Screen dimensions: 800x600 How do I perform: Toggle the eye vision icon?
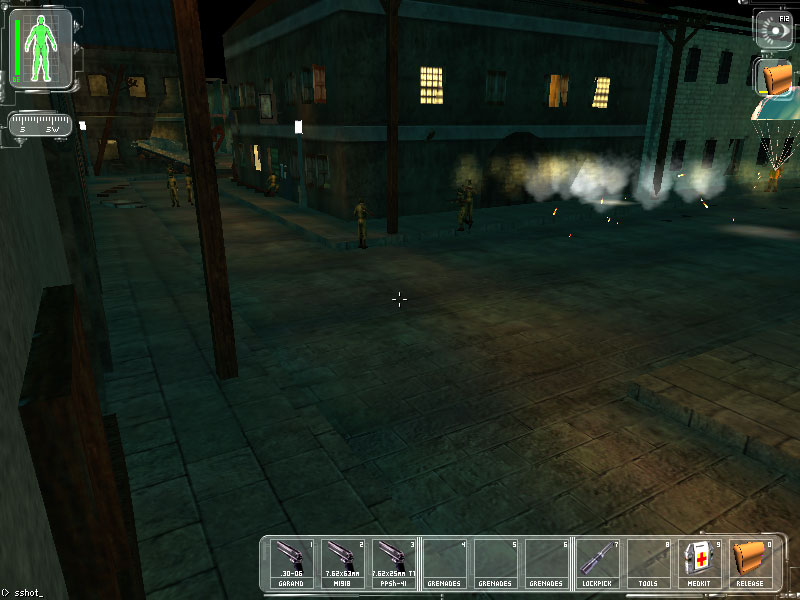pos(772,27)
